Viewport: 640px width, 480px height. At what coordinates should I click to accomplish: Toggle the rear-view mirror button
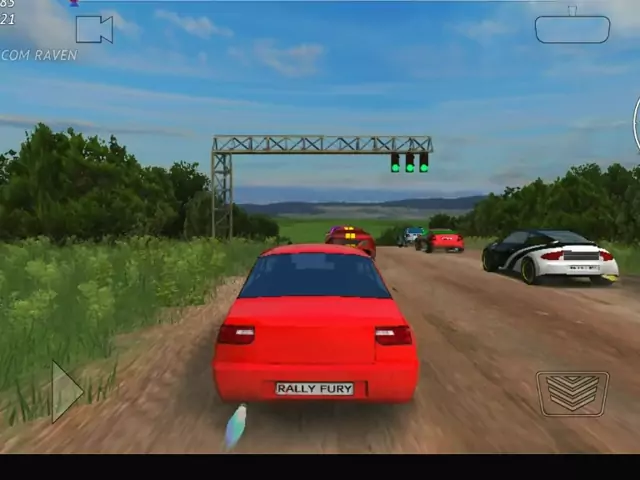point(572,29)
